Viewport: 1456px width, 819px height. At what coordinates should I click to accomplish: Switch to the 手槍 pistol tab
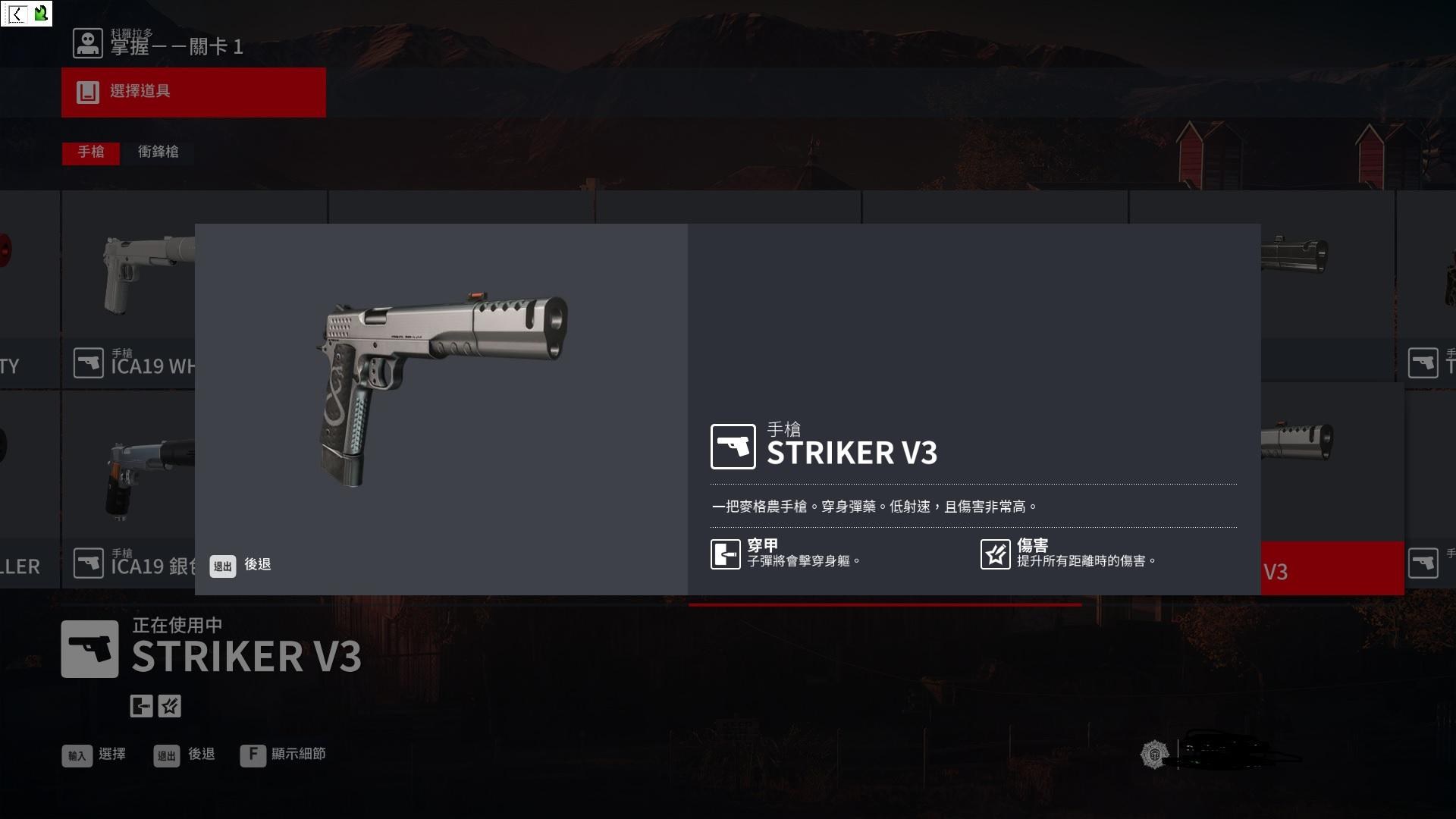(x=91, y=152)
